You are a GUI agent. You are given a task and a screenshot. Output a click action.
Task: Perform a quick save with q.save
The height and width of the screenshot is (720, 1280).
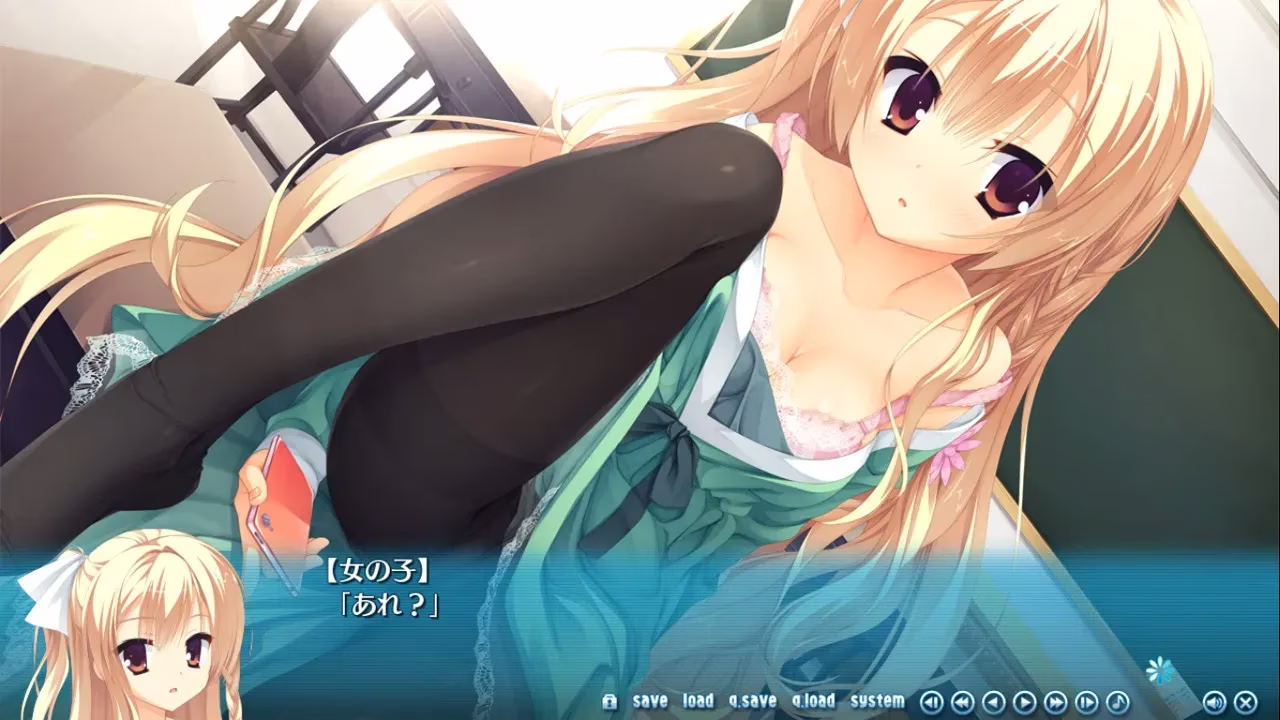click(752, 701)
